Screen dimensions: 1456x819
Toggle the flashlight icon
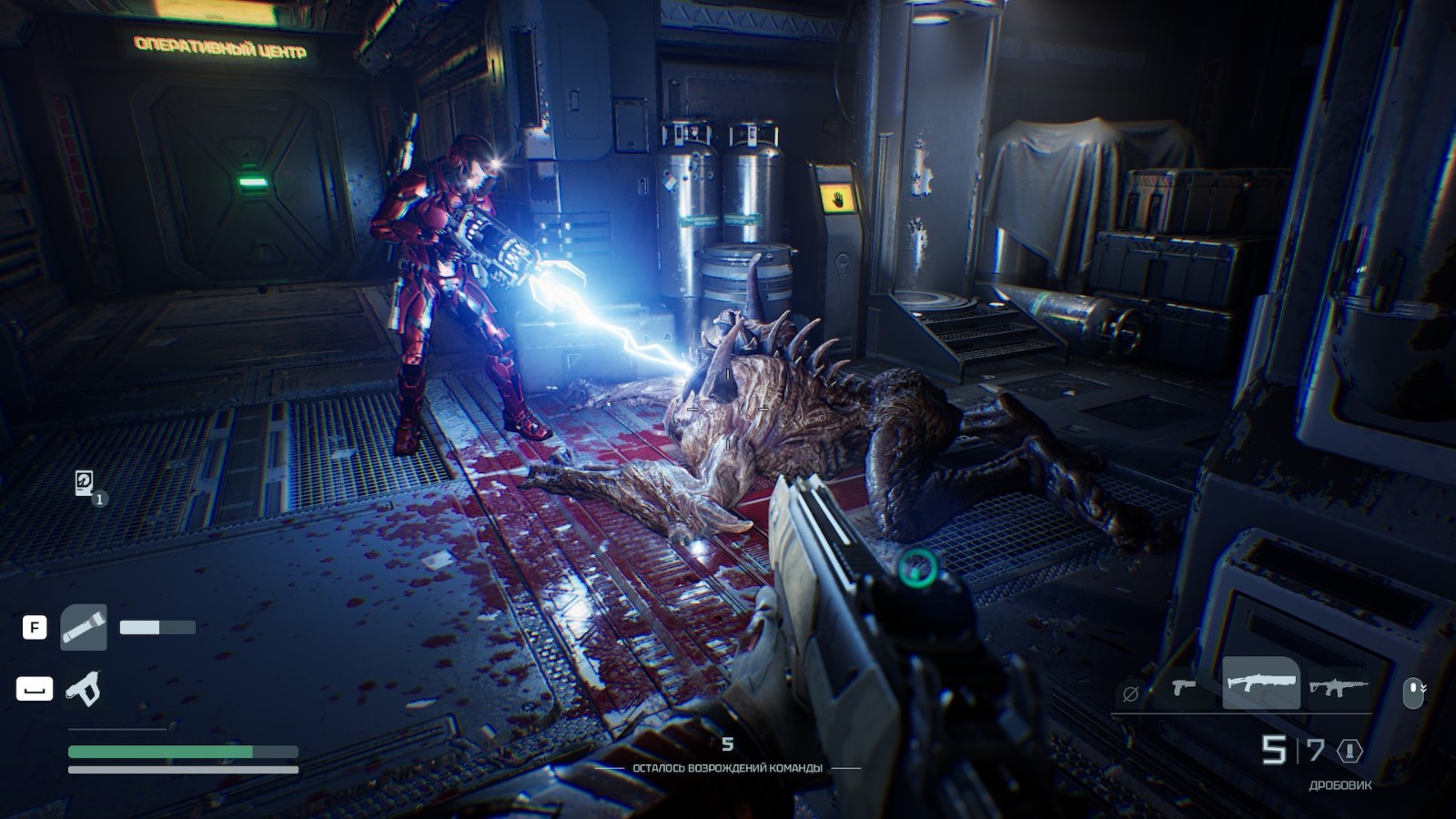[x=84, y=627]
